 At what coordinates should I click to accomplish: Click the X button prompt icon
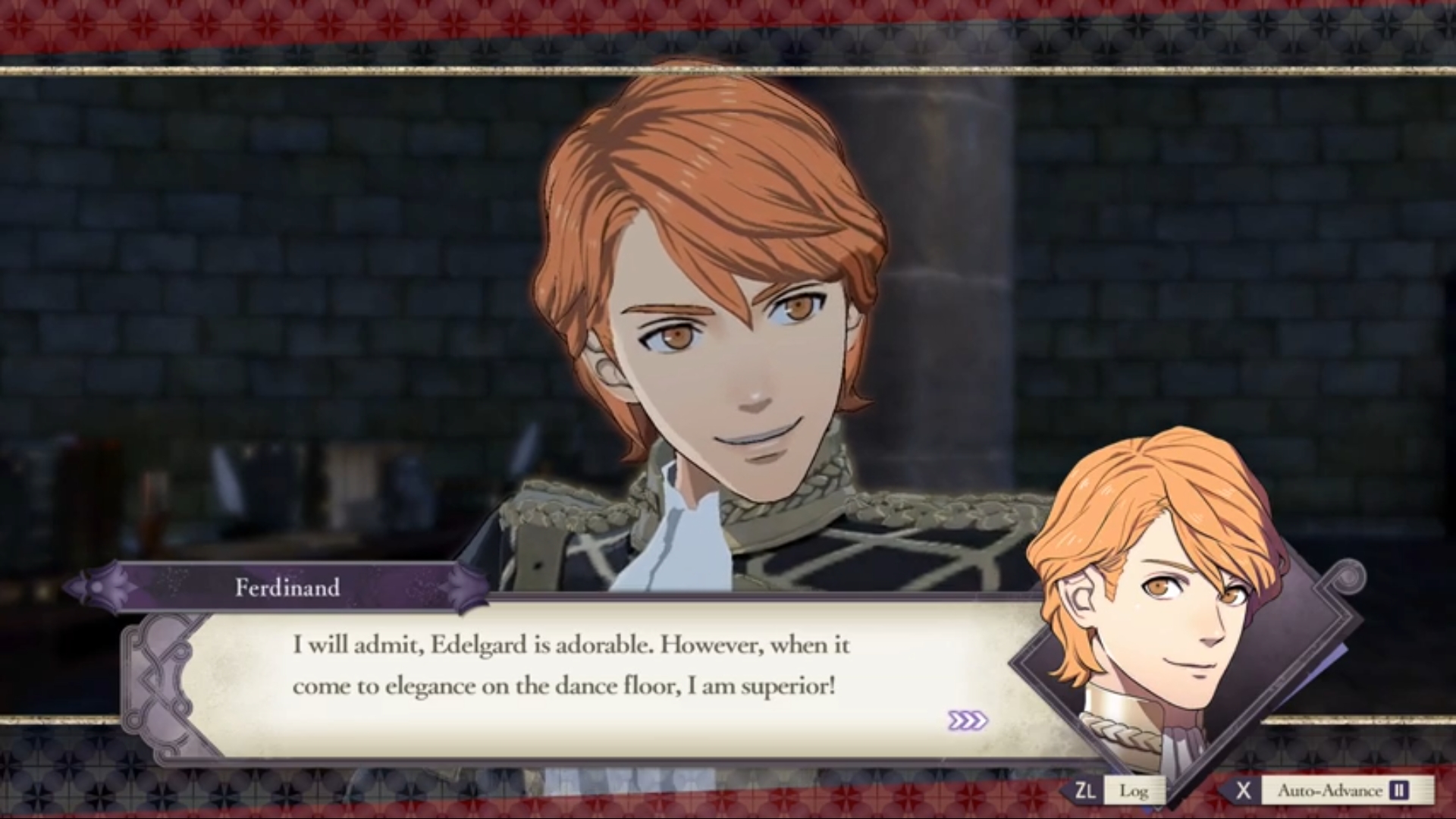[1244, 790]
